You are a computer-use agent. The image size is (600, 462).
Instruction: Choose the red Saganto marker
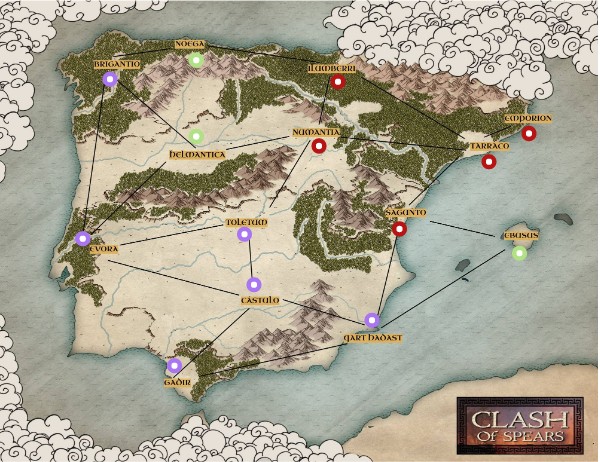399,229
